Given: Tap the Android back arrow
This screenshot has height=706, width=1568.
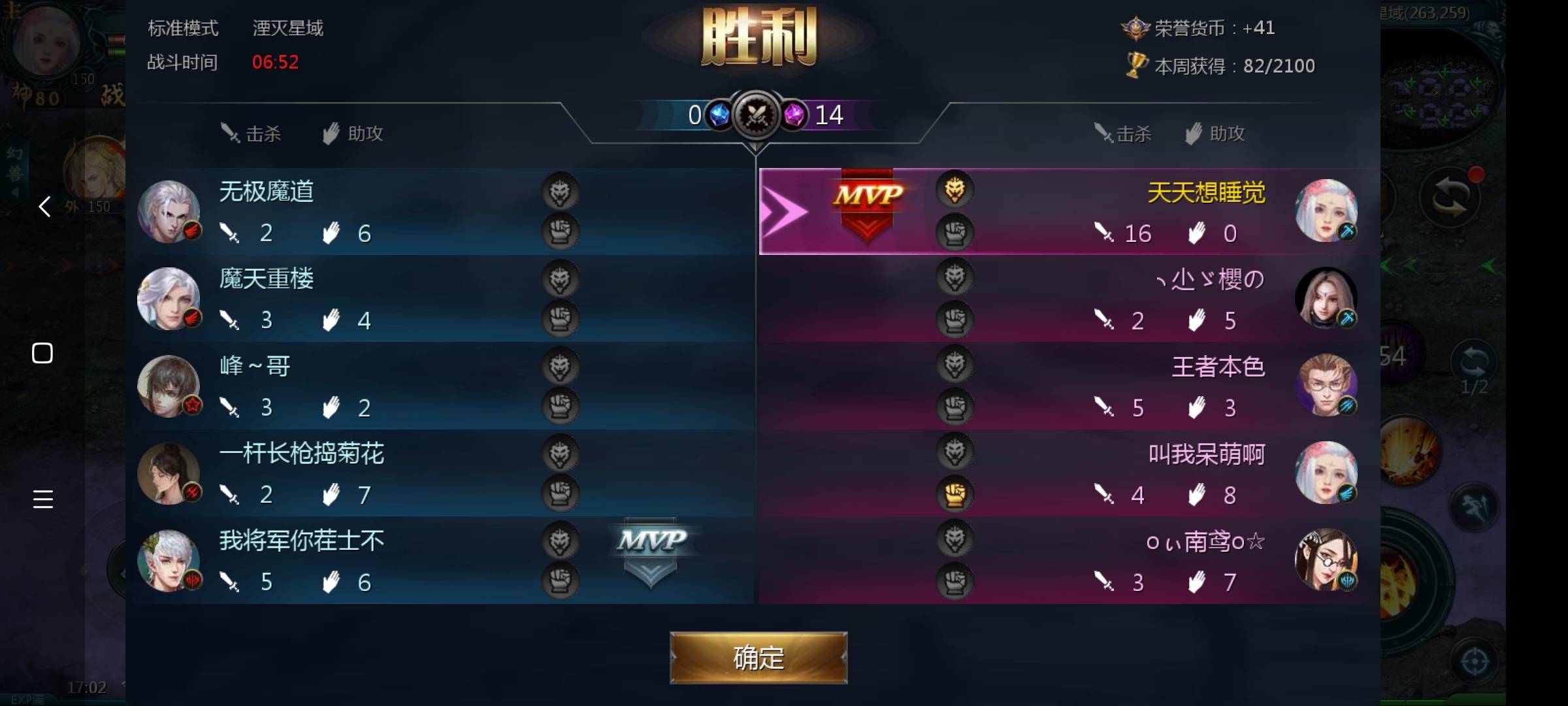Looking at the screenshot, I should coord(43,207).
